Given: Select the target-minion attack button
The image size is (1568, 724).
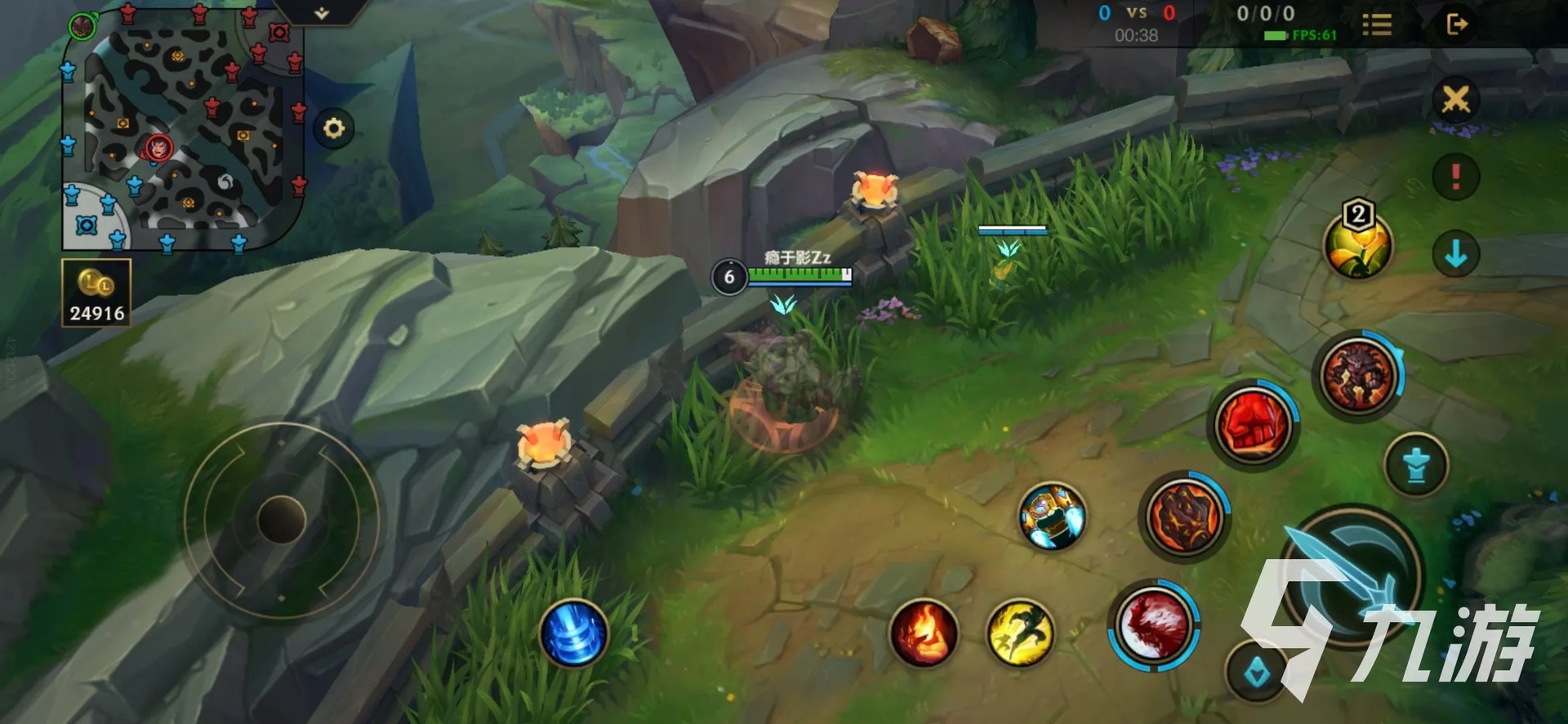Looking at the screenshot, I should click(1256, 673).
